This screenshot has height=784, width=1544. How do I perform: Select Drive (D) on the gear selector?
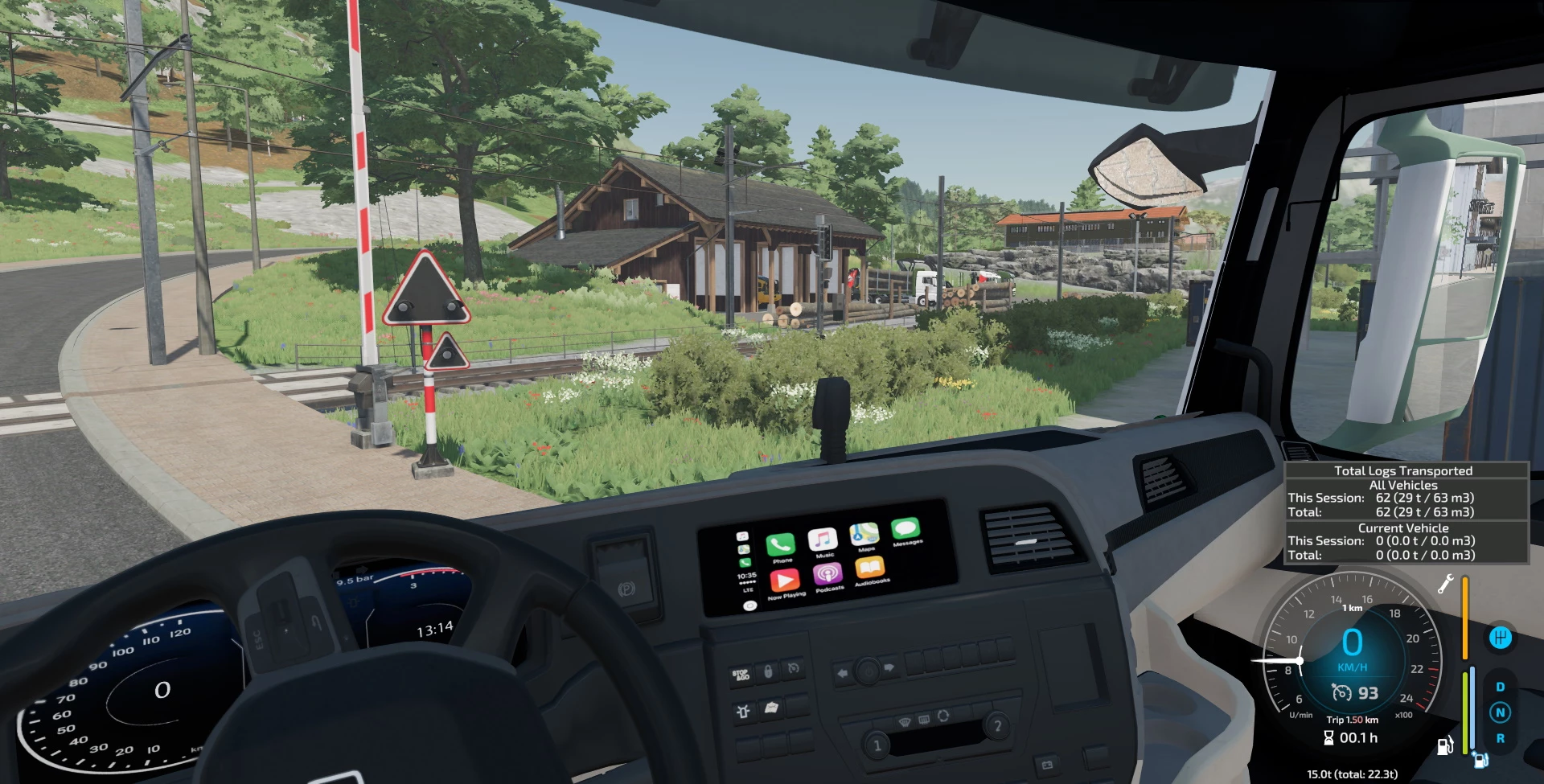pos(1500,688)
